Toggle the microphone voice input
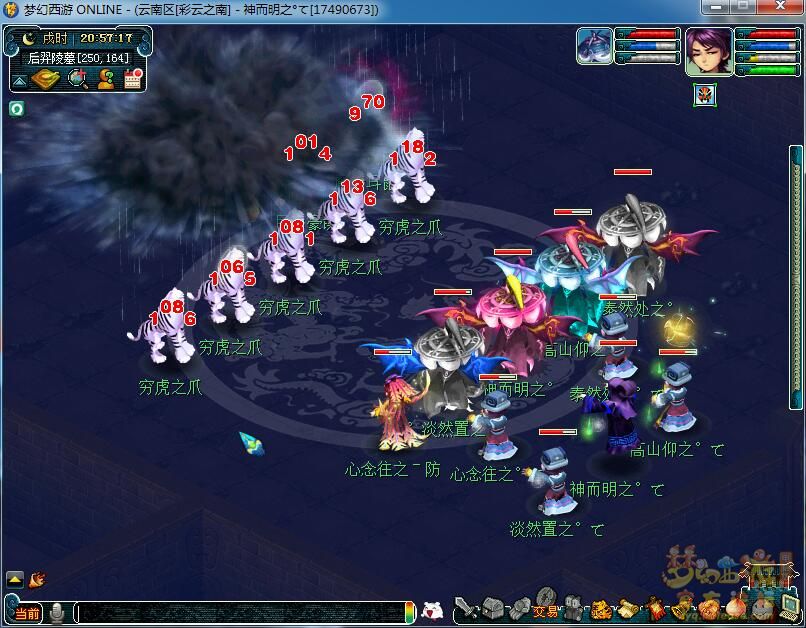This screenshot has width=806, height=628. 58,612
